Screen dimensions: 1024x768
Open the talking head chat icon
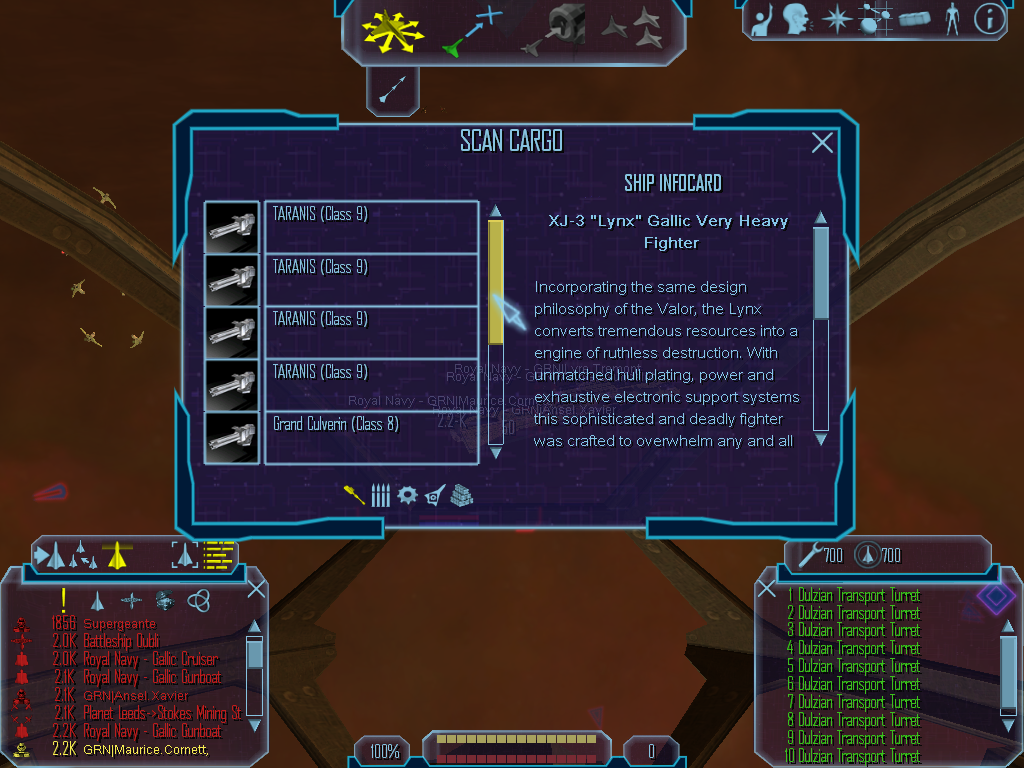click(x=796, y=19)
